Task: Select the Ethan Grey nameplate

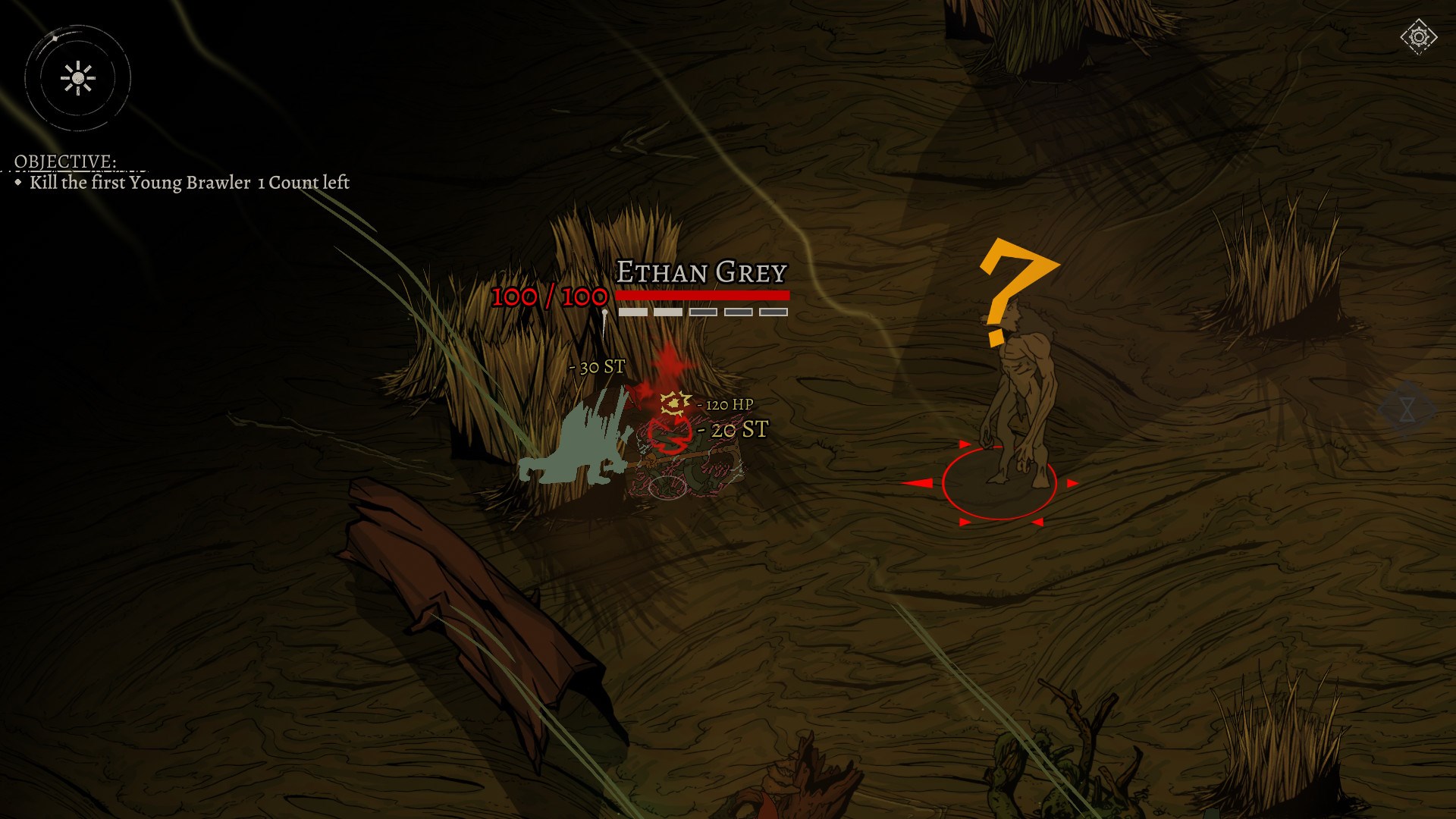Action: 701,272
